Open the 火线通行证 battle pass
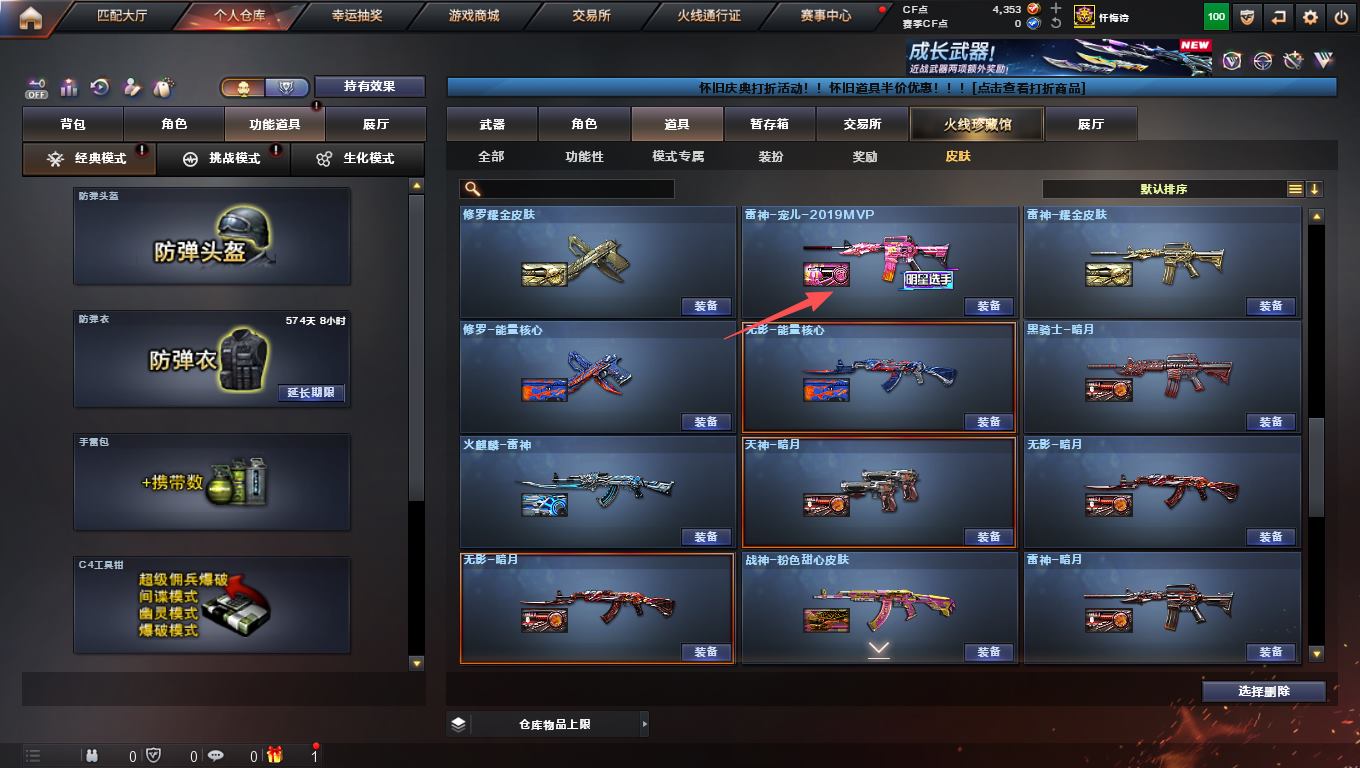The width and height of the screenshot is (1360, 768). 709,16
